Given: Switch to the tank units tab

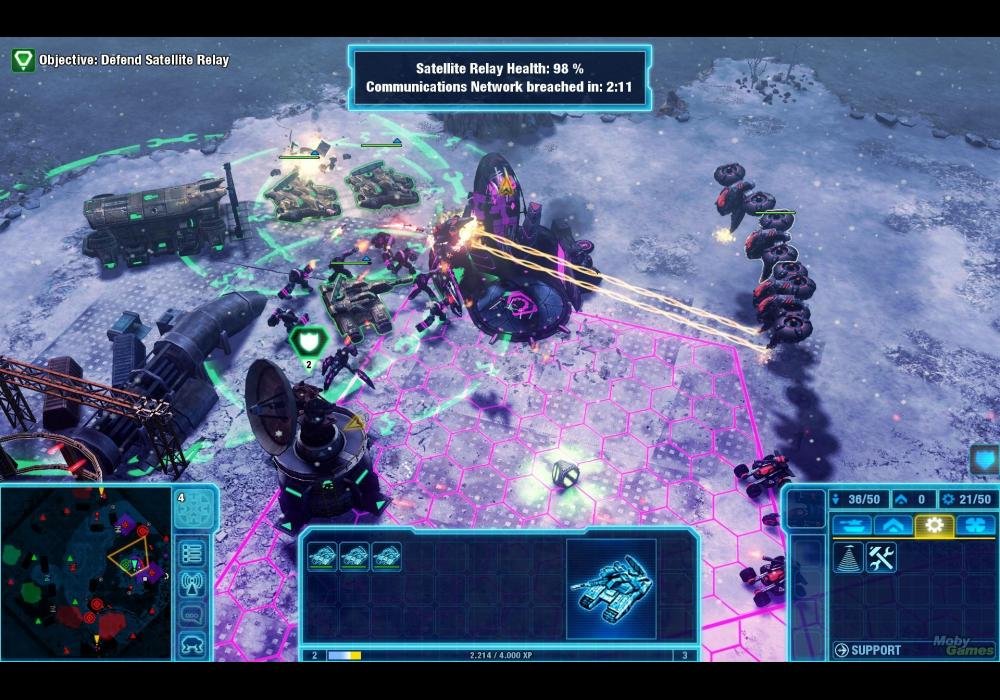Looking at the screenshot, I should click(x=850, y=525).
